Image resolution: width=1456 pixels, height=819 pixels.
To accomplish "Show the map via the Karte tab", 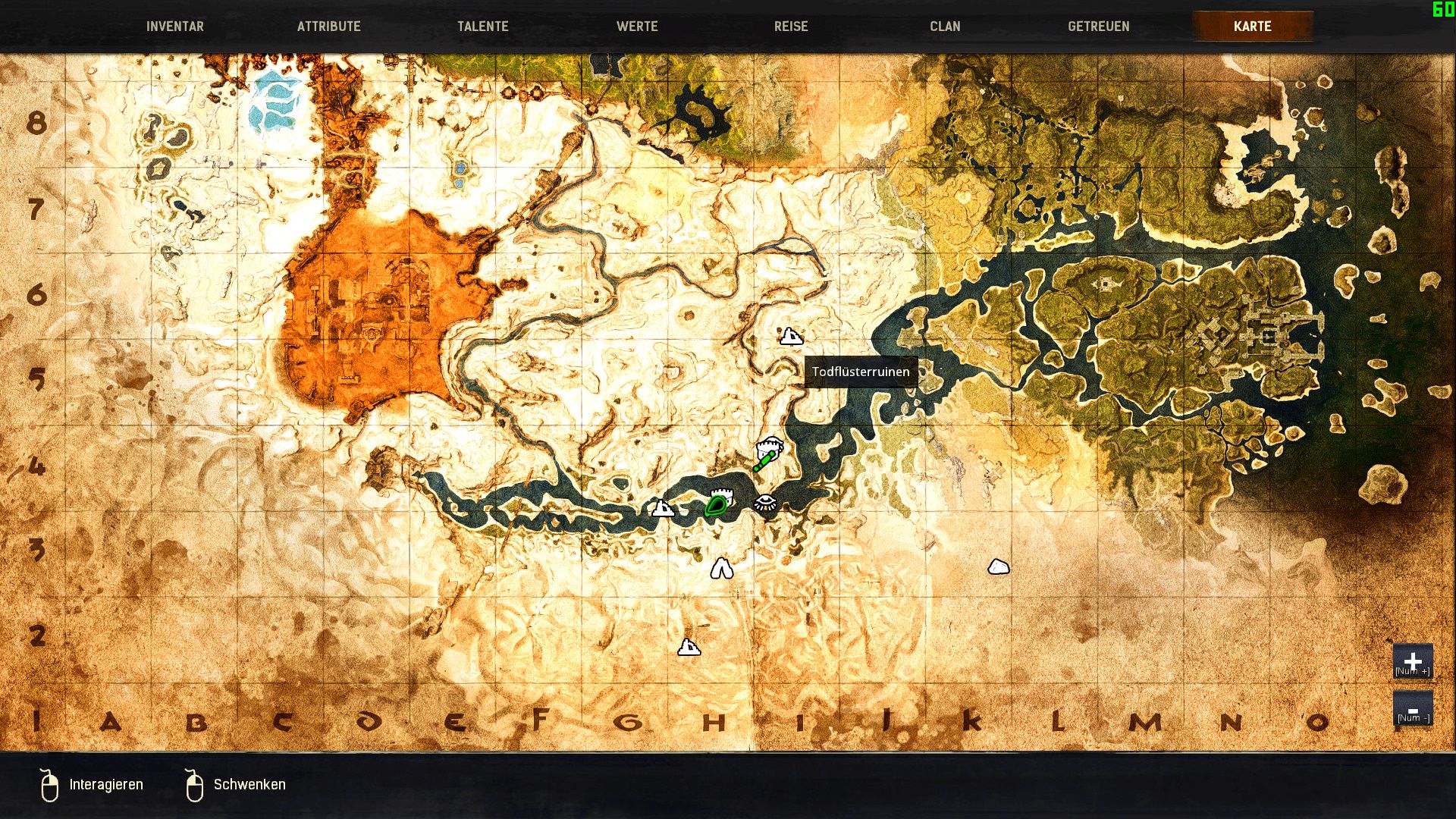I will 1253,25.
